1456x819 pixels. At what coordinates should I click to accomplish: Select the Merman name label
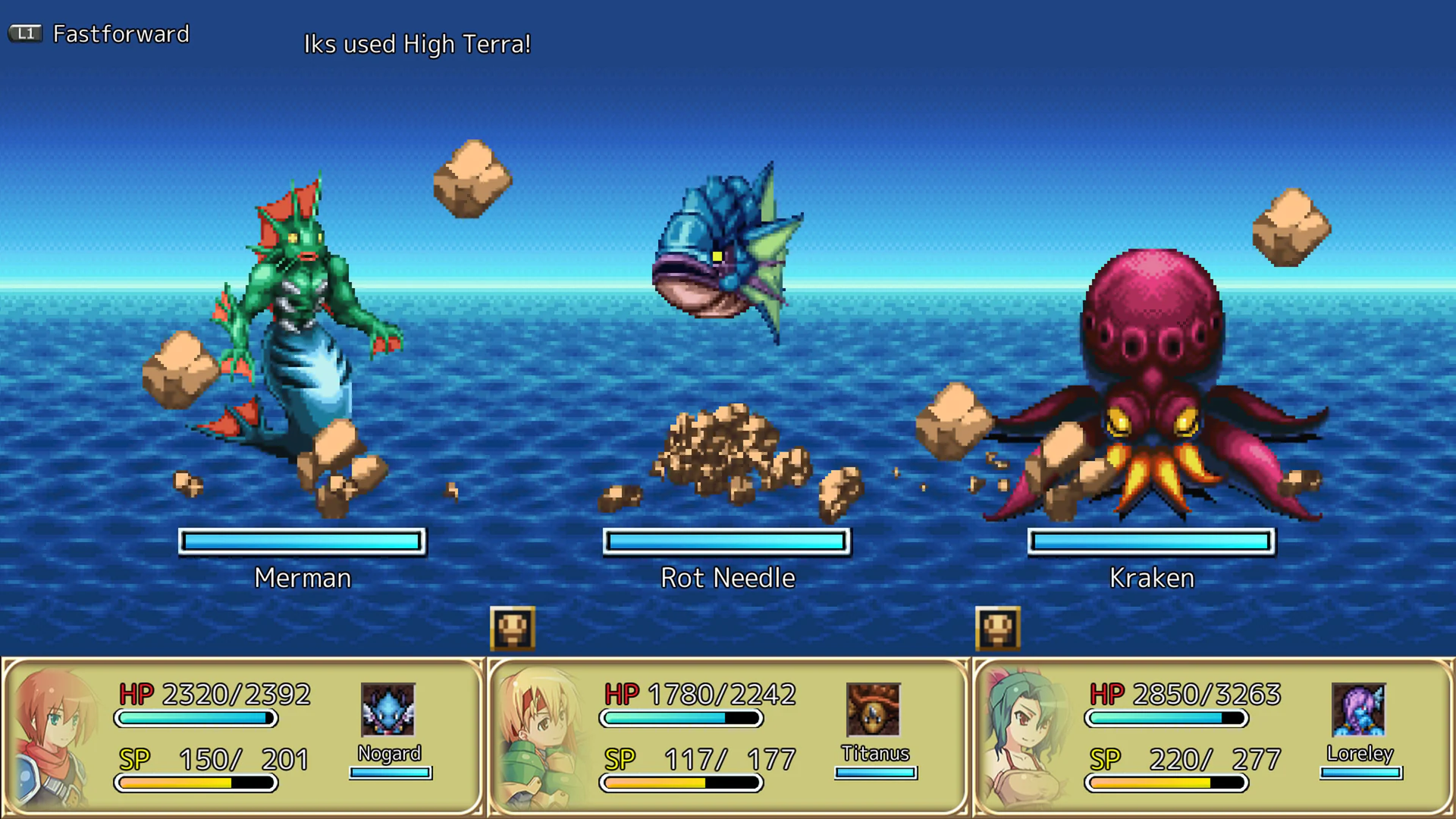click(x=302, y=578)
